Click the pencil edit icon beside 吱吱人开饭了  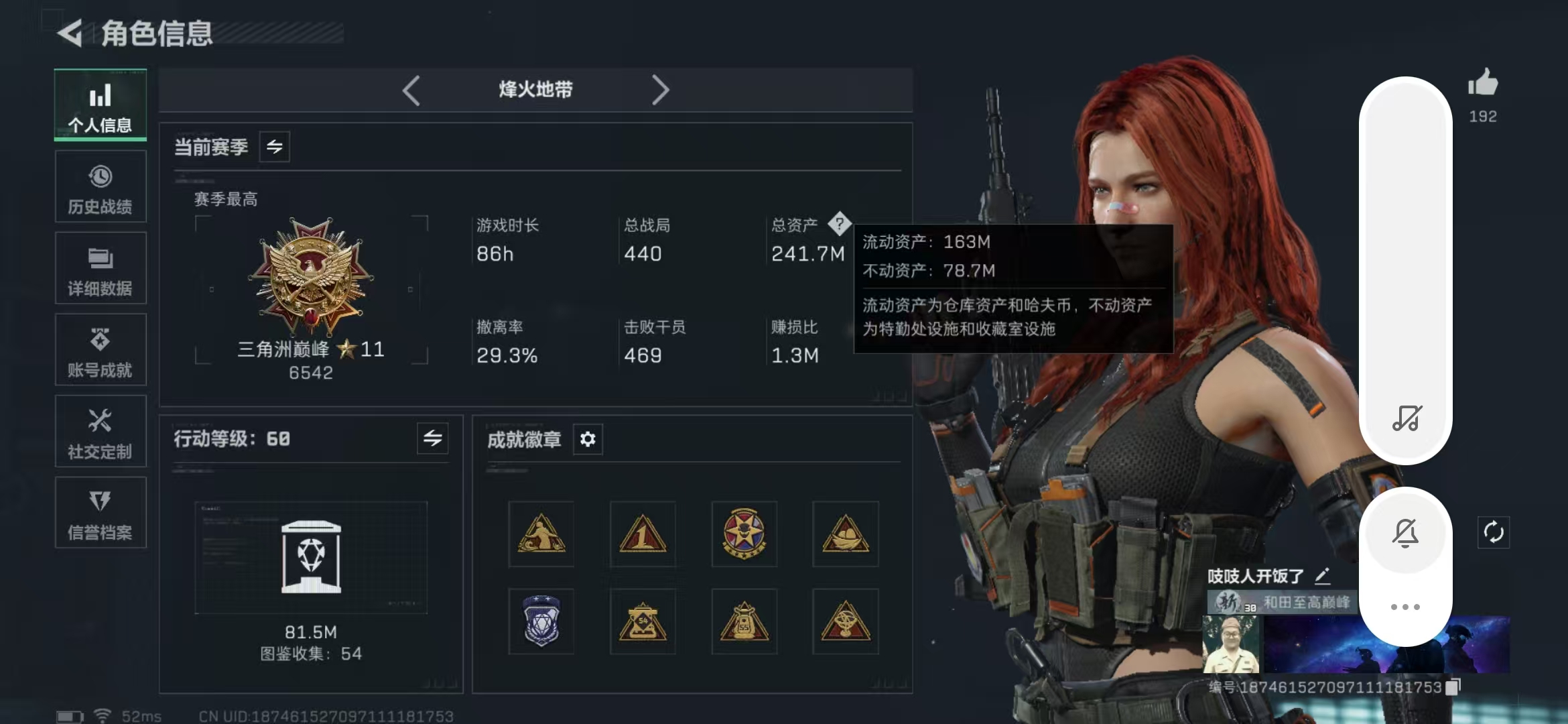(x=1323, y=575)
